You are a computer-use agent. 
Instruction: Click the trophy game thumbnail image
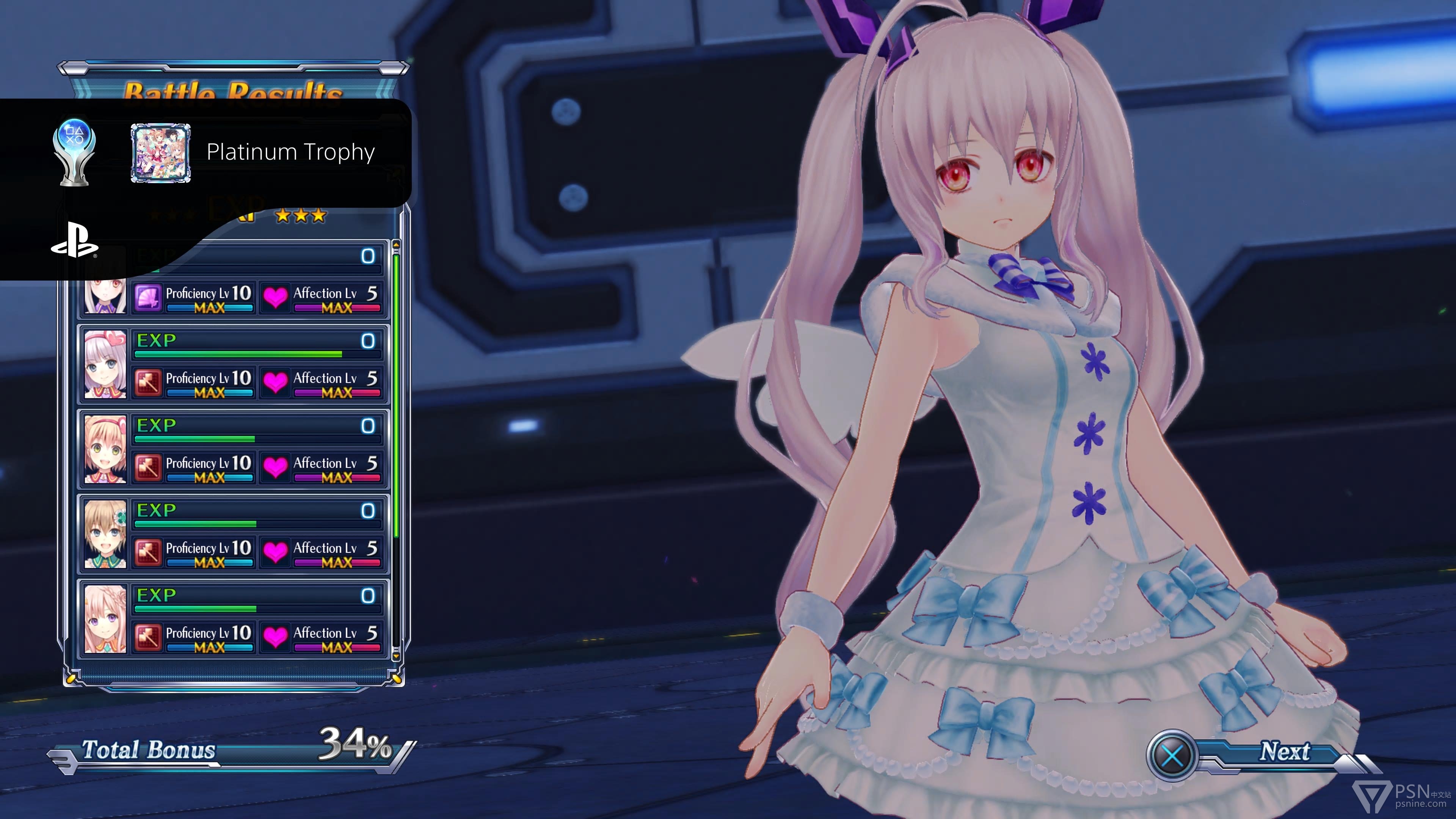[x=160, y=153]
